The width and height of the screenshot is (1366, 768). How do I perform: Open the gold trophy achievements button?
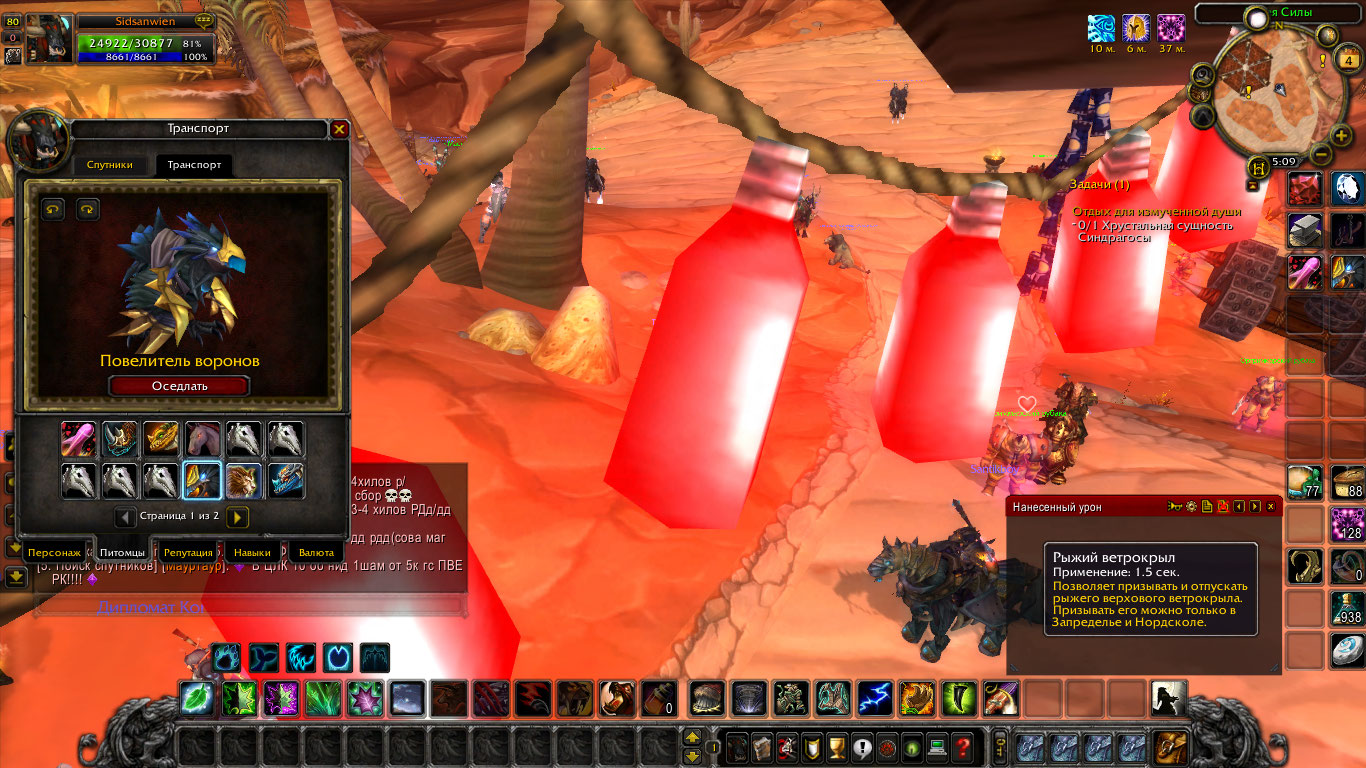click(839, 746)
